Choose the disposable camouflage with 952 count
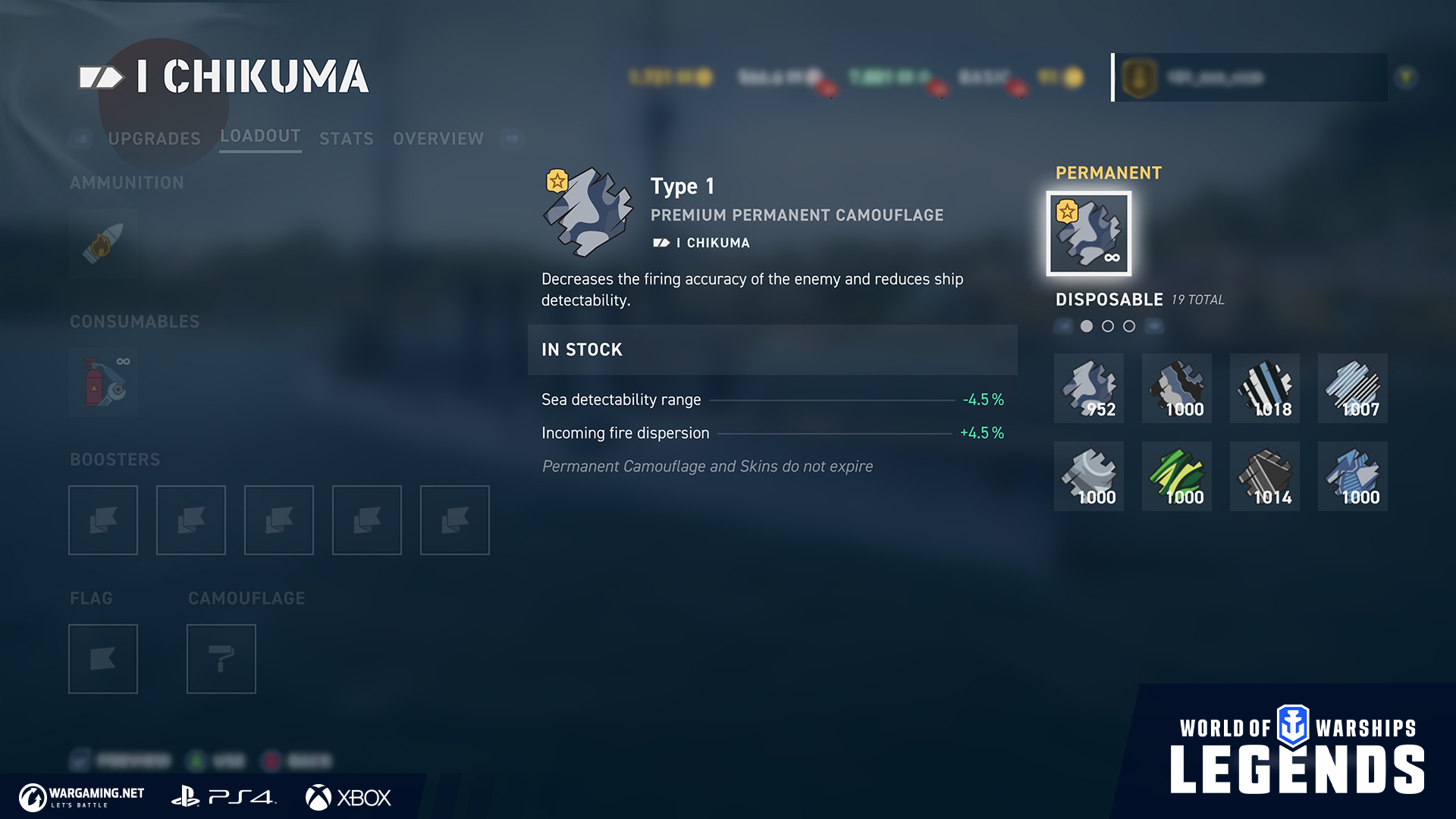 point(1089,388)
